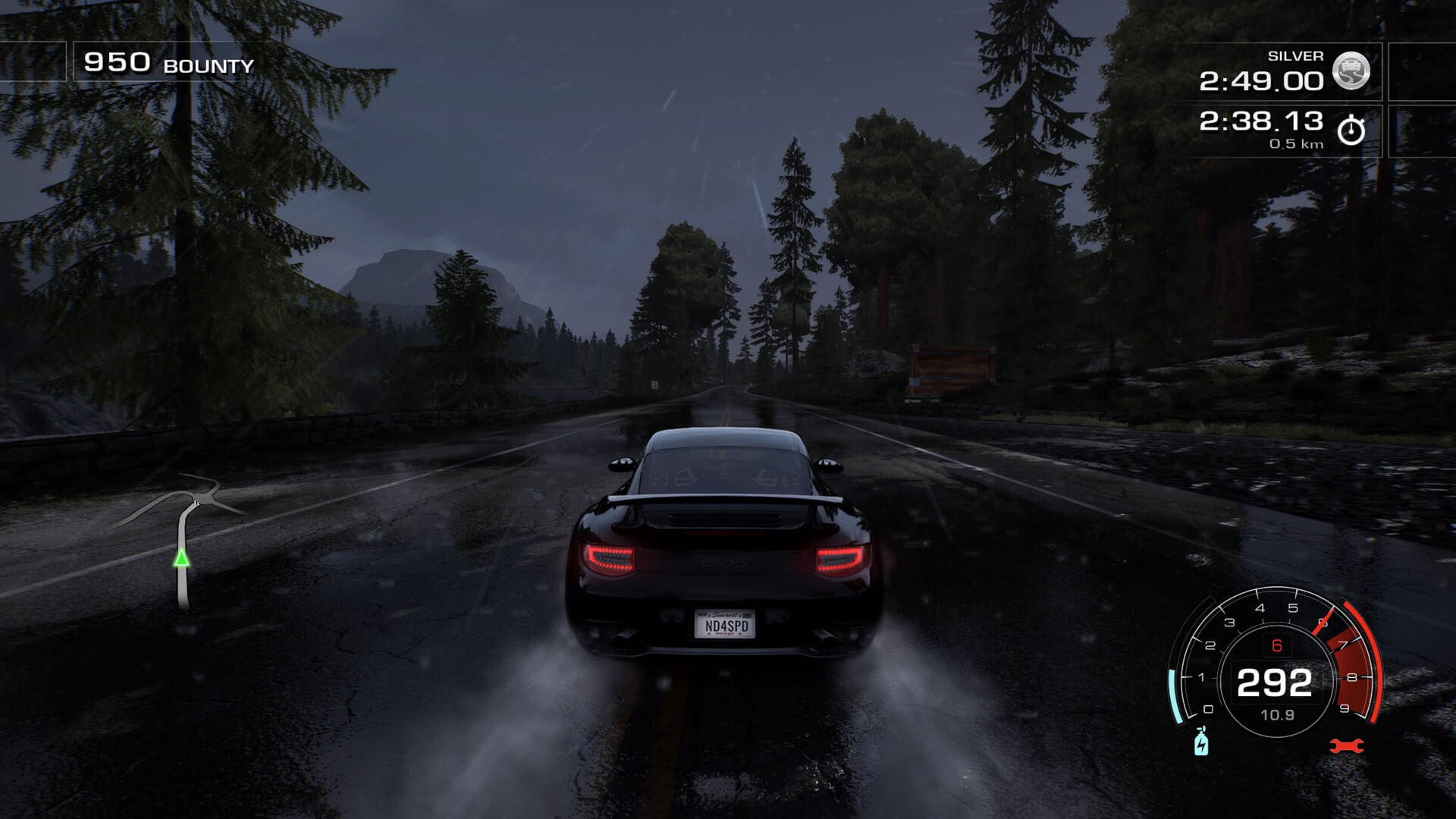Click the route minimap with green arrow
This screenshot has height=819, width=1456.
[x=182, y=542]
